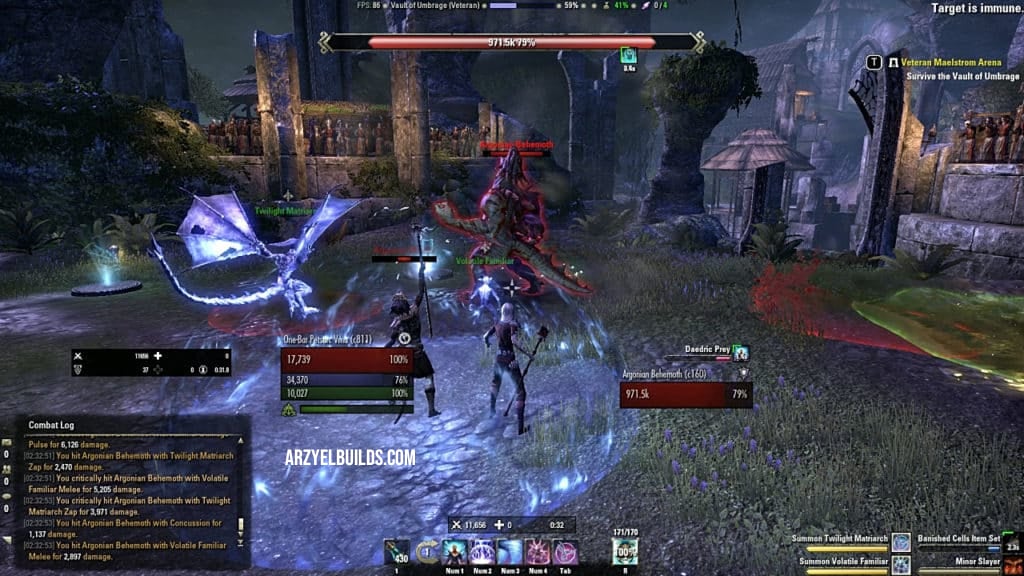
Task: Select the Summon Twilight Matriarch buff icon
Action: [901, 541]
